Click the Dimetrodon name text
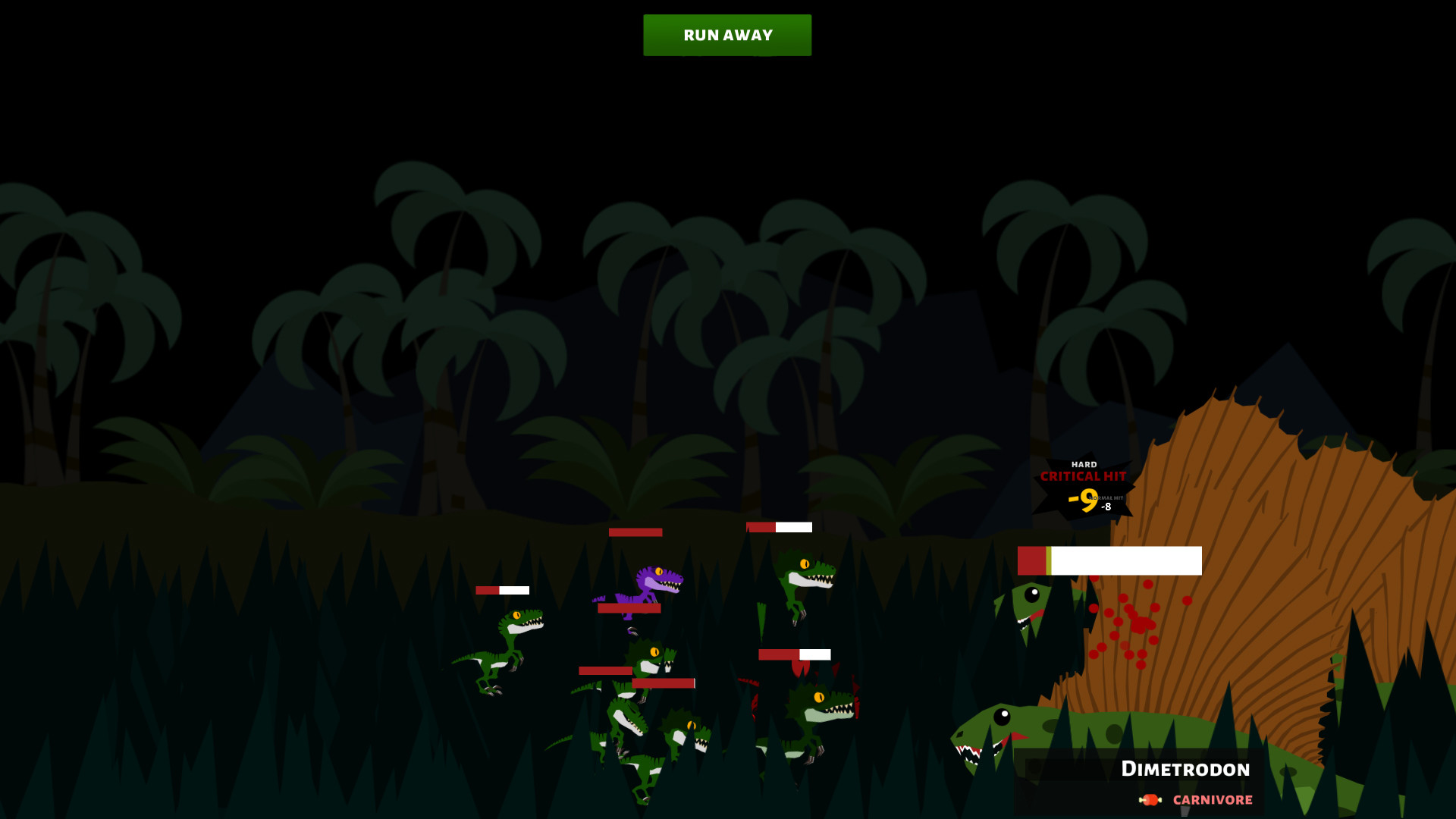 pyautogui.click(x=1187, y=769)
